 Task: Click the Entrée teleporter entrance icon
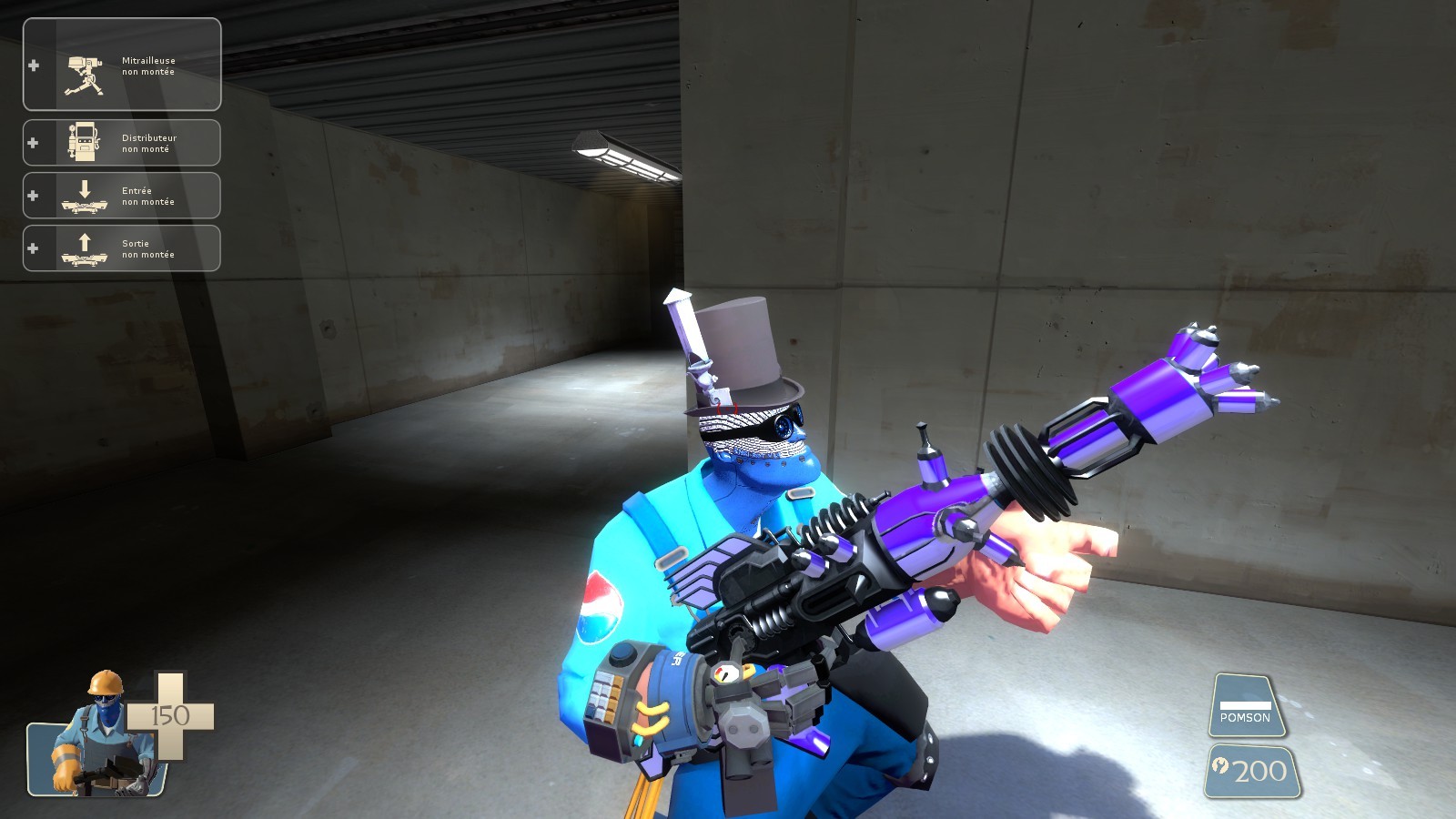click(x=84, y=195)
